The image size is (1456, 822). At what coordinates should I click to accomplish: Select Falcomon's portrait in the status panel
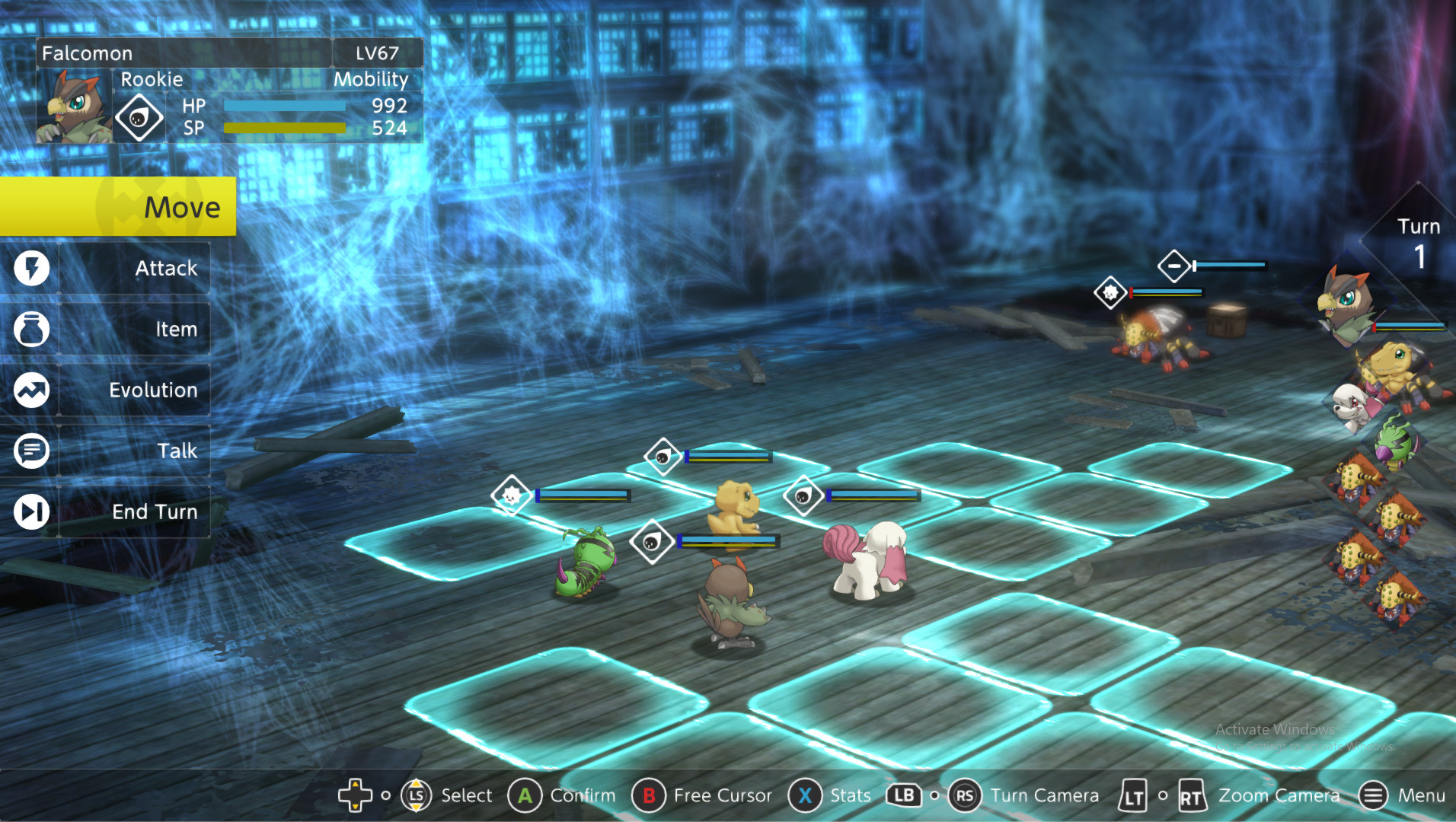click(x=73, y=107)
